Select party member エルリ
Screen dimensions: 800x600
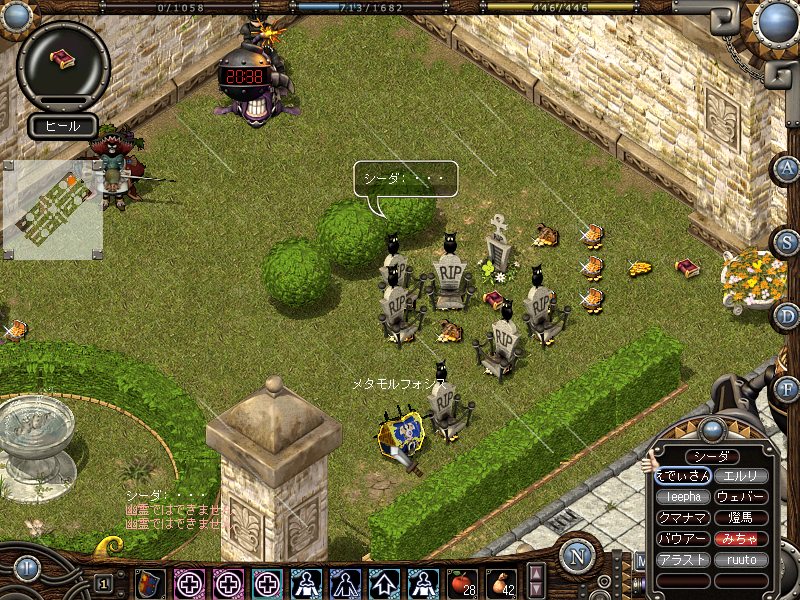coord(741,476)
